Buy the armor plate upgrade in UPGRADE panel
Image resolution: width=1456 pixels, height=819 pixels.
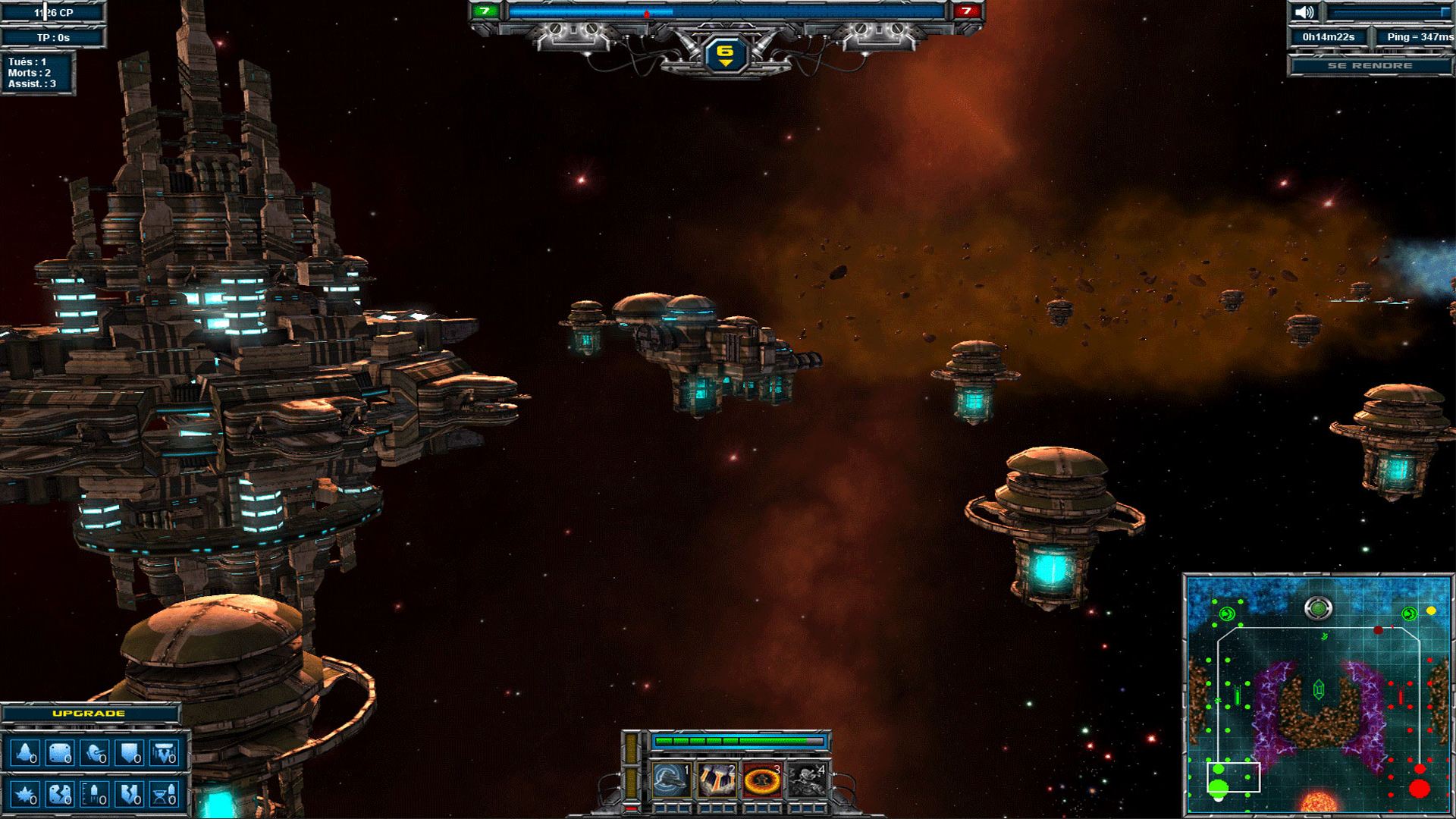point(59,753)
